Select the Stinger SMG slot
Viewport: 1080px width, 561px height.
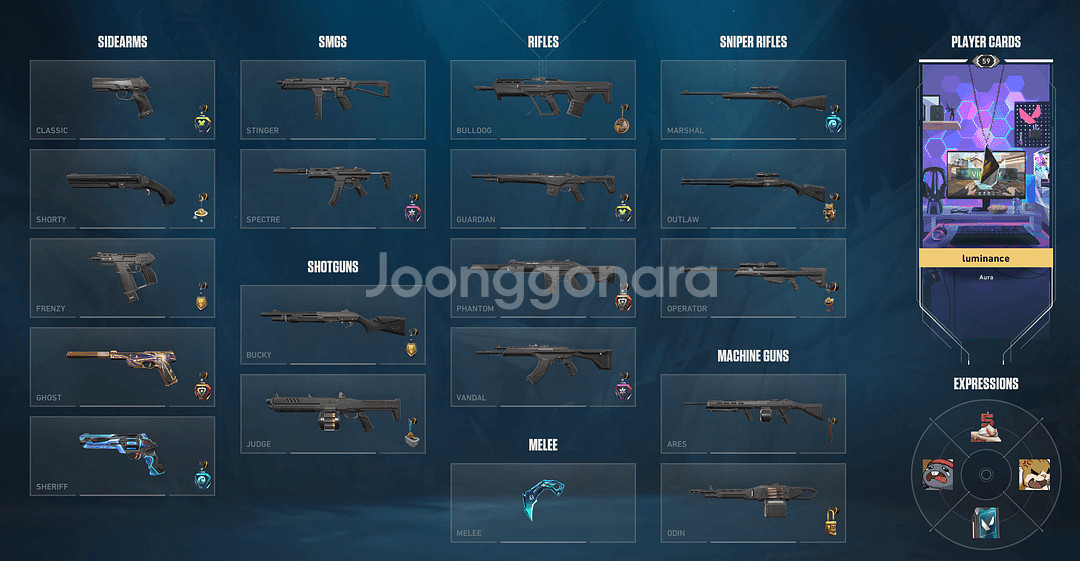[332, 99]
